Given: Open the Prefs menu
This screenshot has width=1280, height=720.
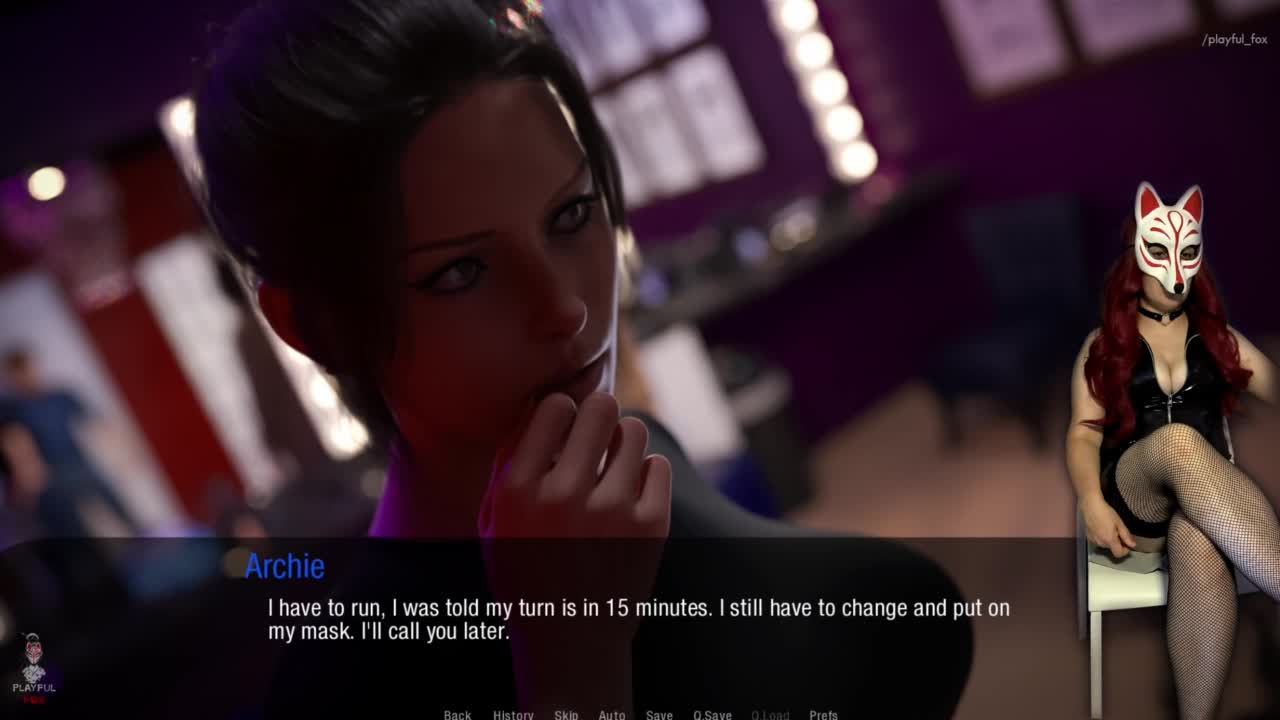Looking at the screenshot, I should [823, 714].
